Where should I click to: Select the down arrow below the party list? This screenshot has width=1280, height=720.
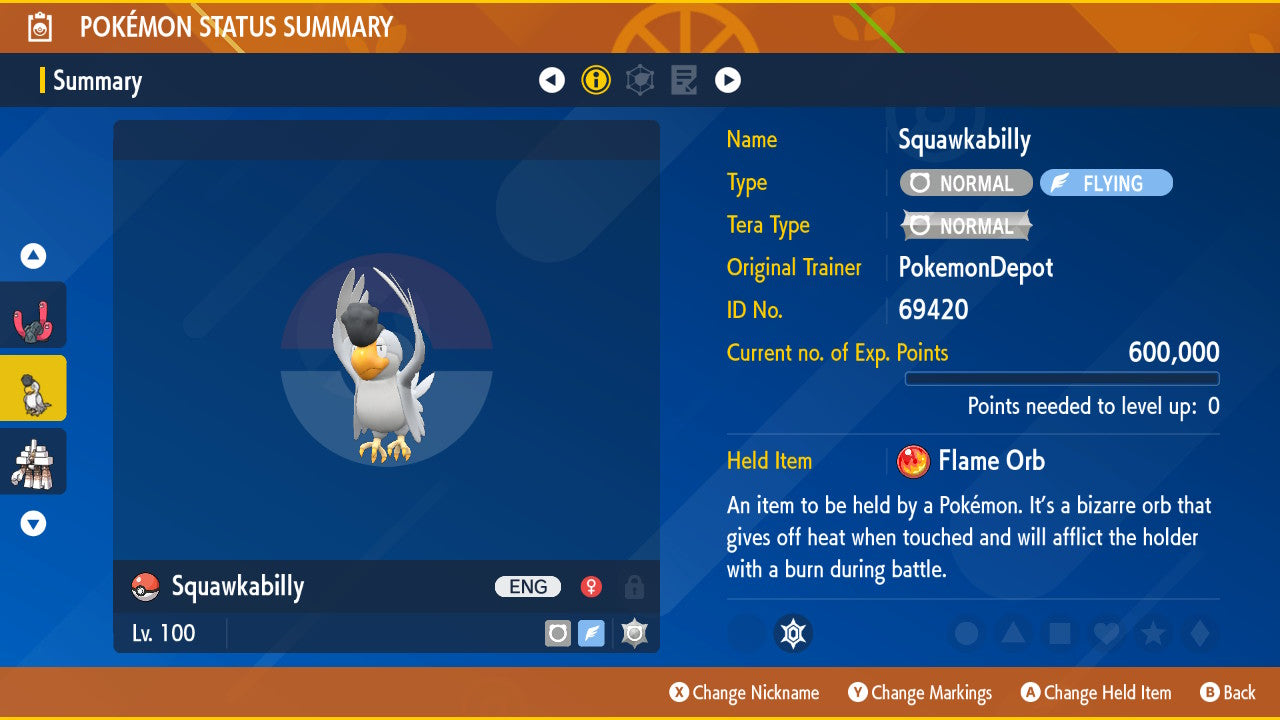[33, 523]
